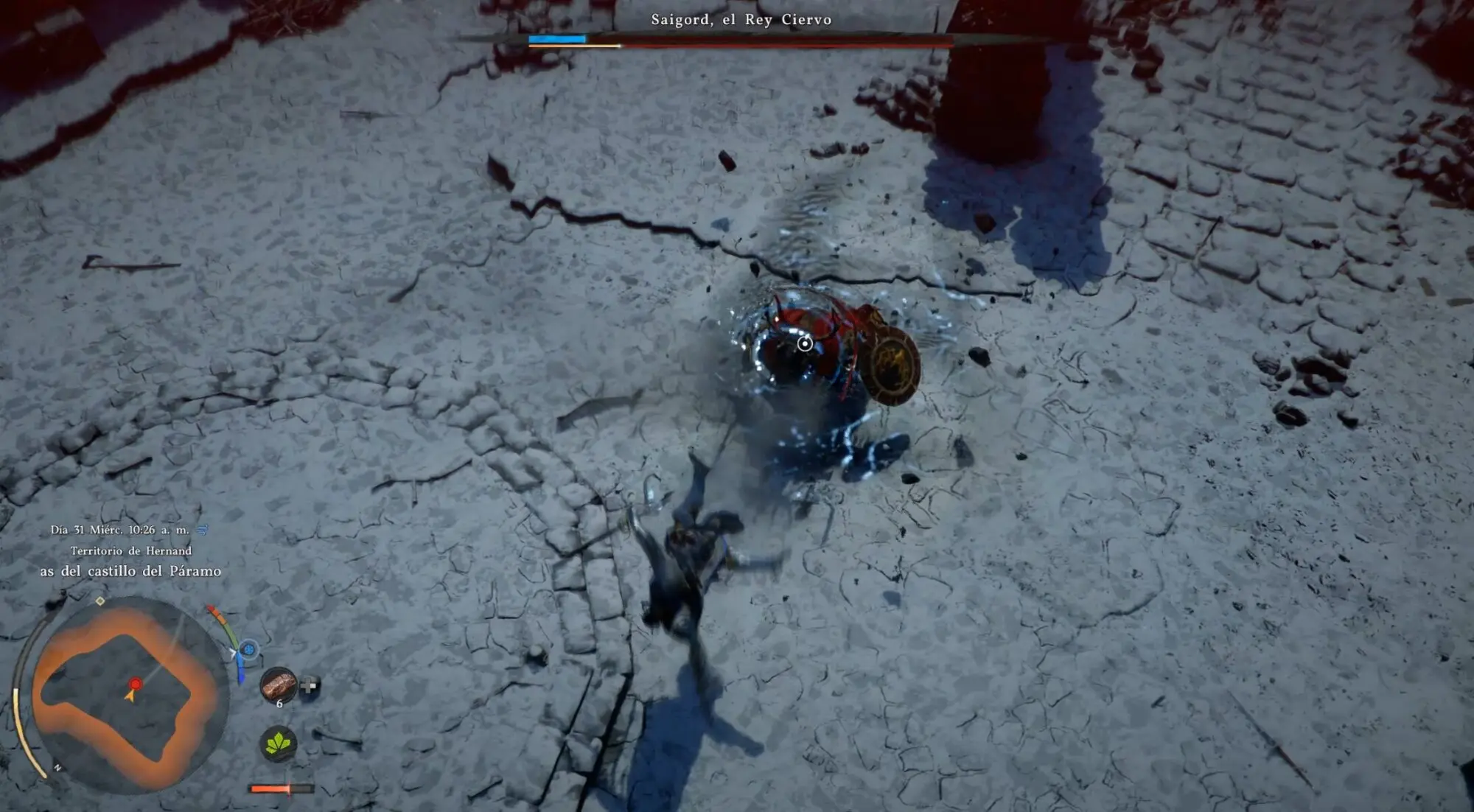1474x812 pixels.
Task: Click the wind weather icon beside the time
Action: tap(203, 530)
